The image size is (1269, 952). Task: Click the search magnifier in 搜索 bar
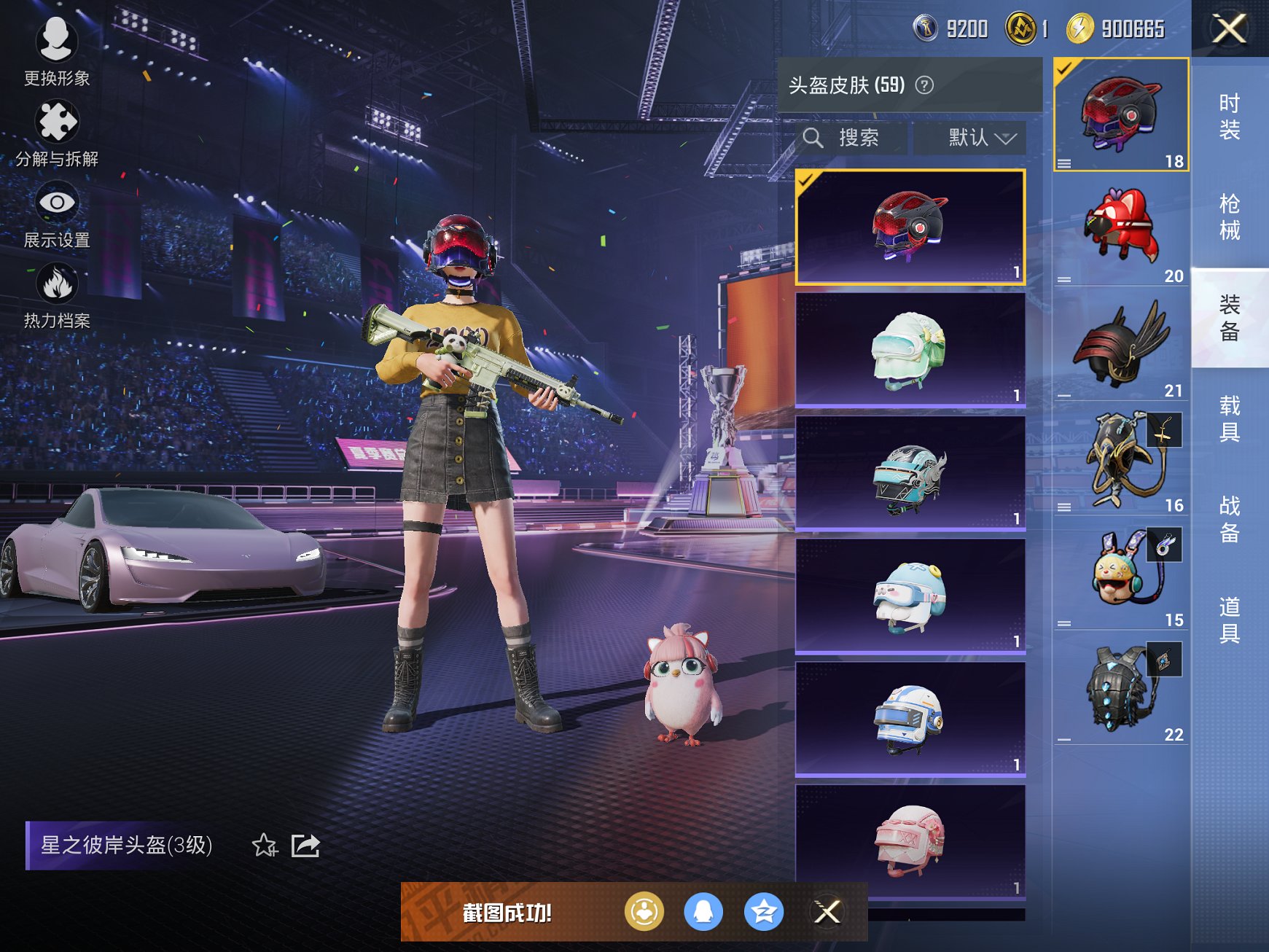tap(815, 137)
